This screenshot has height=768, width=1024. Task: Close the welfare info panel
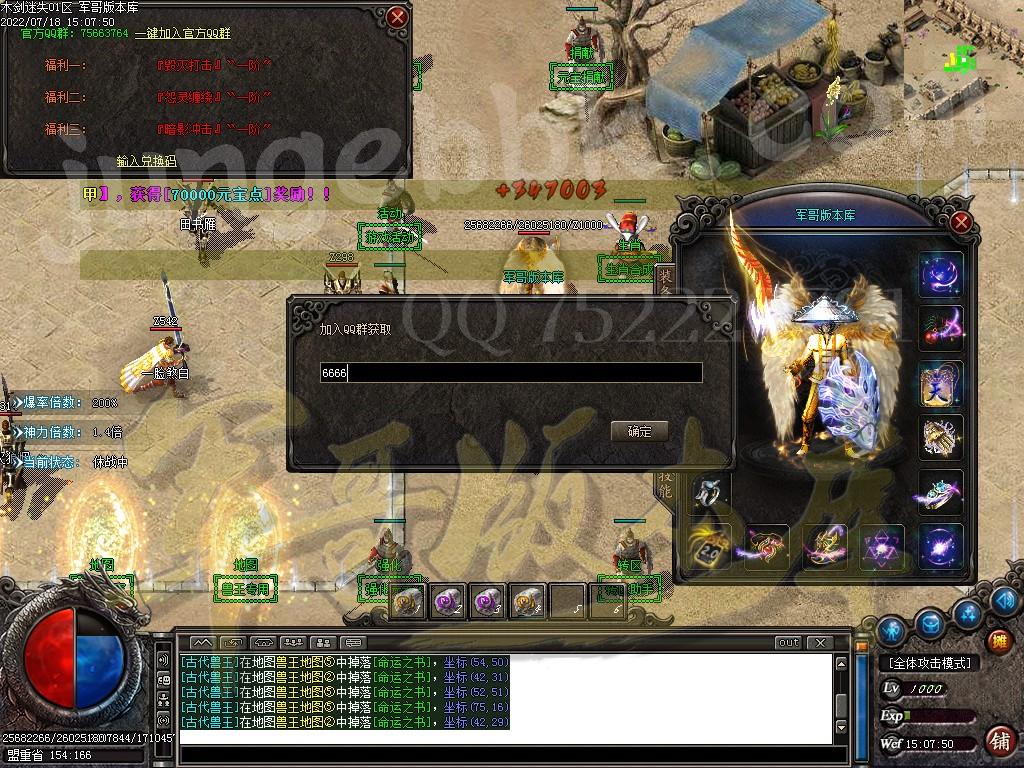398,17
